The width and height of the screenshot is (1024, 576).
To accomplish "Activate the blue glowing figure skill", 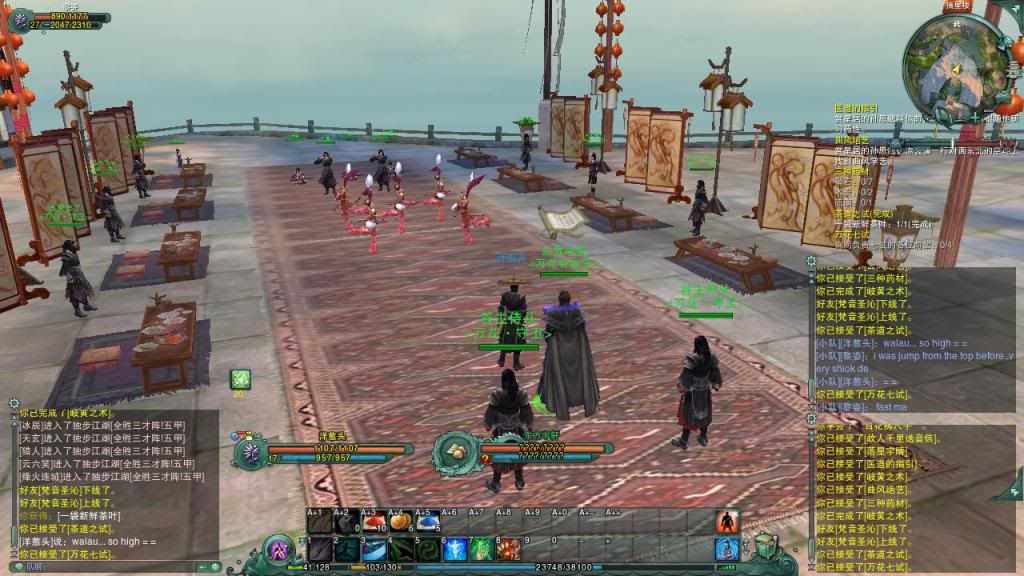I will tap(455, 549).
